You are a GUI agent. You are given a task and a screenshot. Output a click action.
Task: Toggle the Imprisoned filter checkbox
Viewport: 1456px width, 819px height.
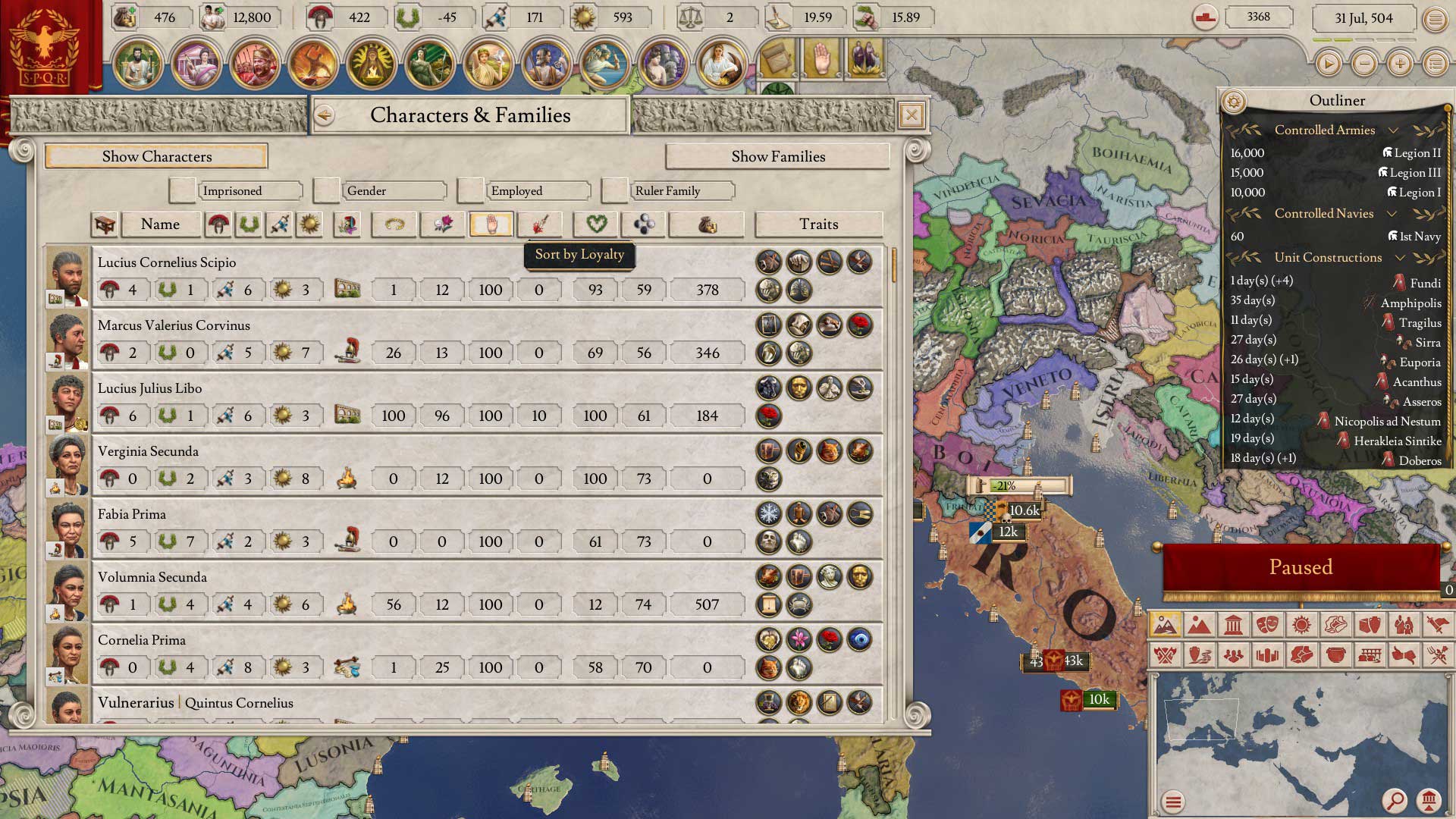point(182,190)
